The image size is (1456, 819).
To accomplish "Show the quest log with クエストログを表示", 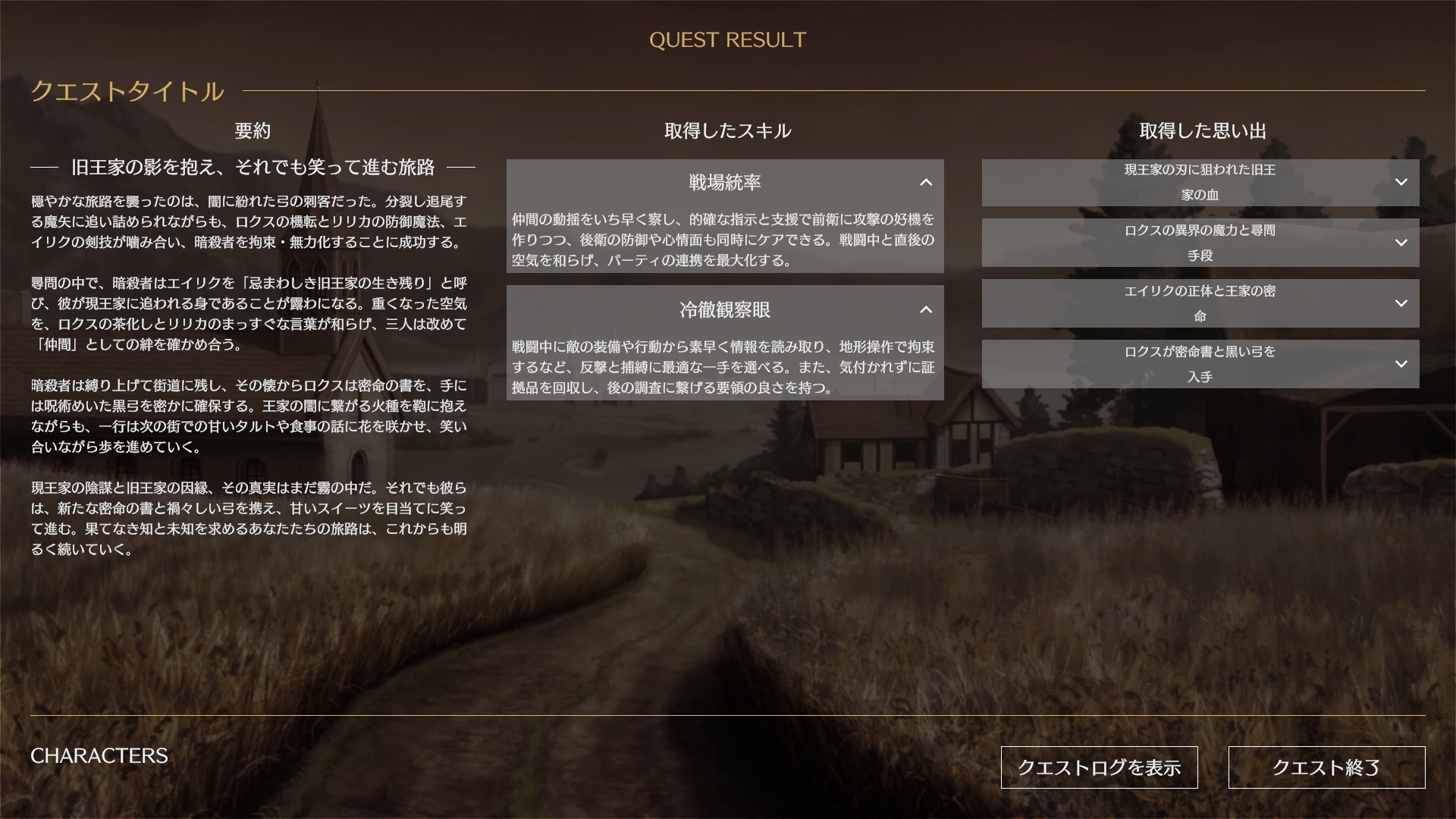I will click(x=1100, y=767).
